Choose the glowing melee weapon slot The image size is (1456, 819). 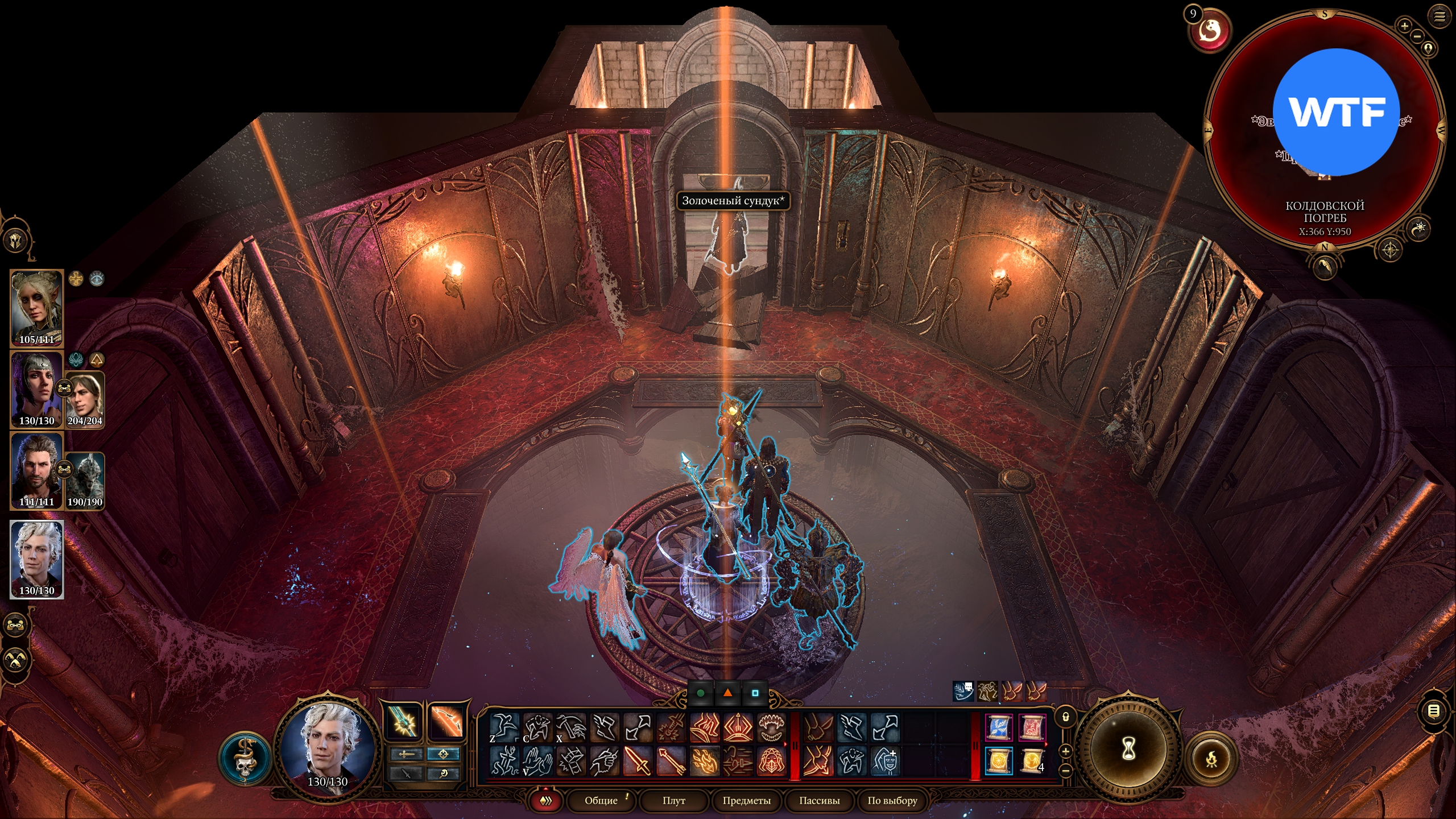tap(404, 722)
